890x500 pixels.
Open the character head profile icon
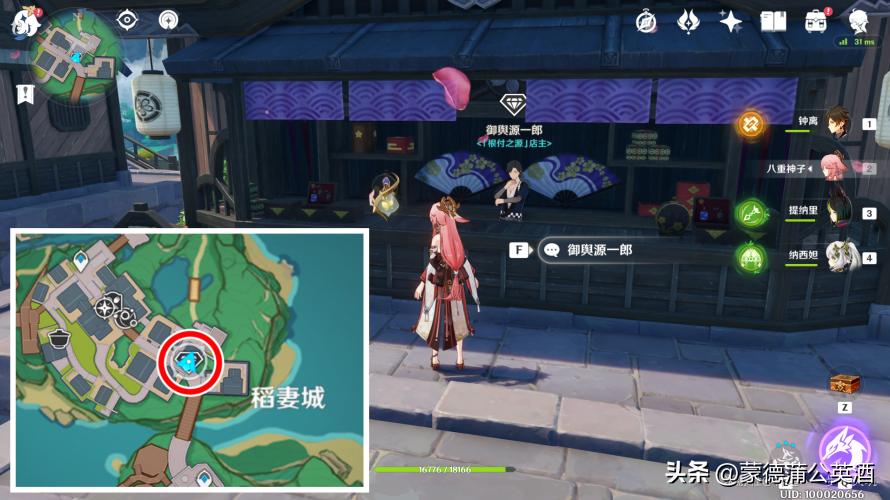(858, 20)
